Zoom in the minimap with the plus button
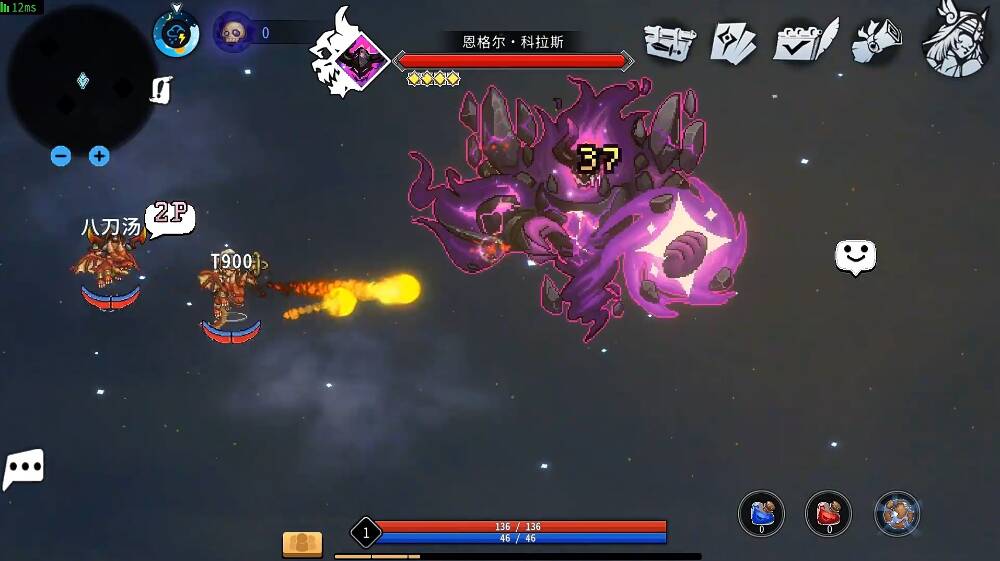This screenshot has height=561, width=1000. tap(99, 156)
